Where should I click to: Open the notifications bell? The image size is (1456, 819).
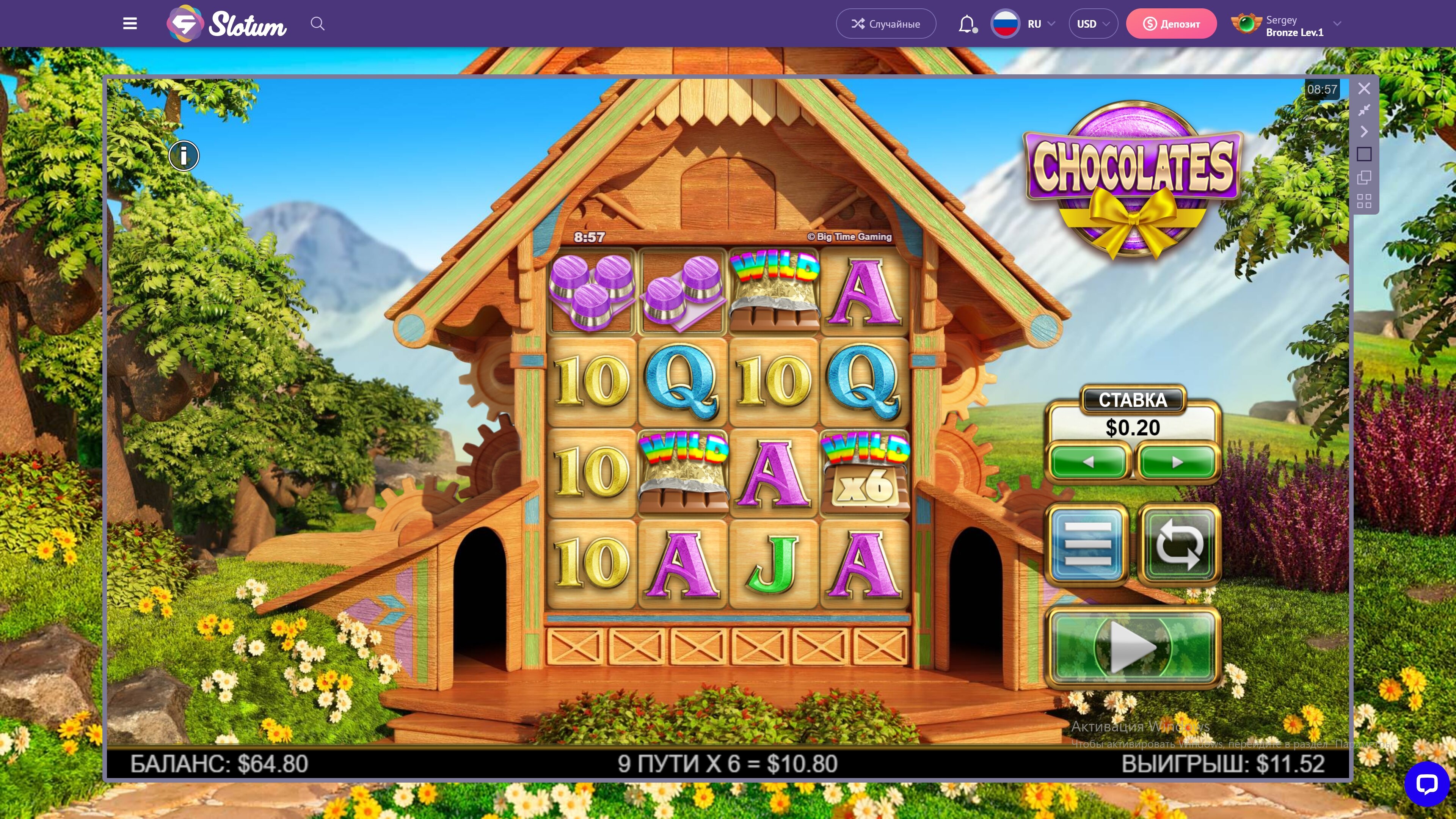click(967, 24)
